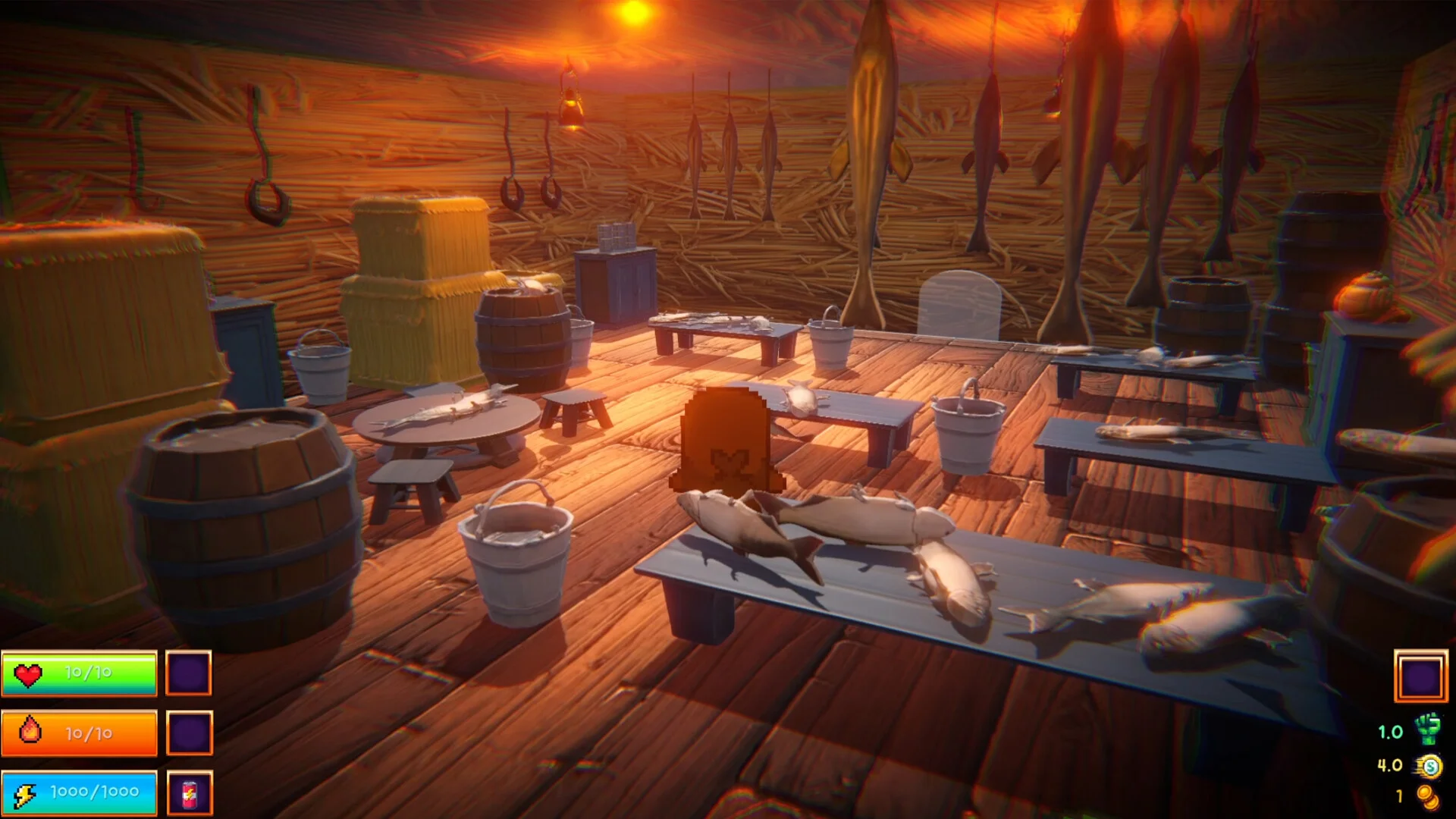
Task: Click the empty slot beside the flame bar
Action: coord(189,733)
